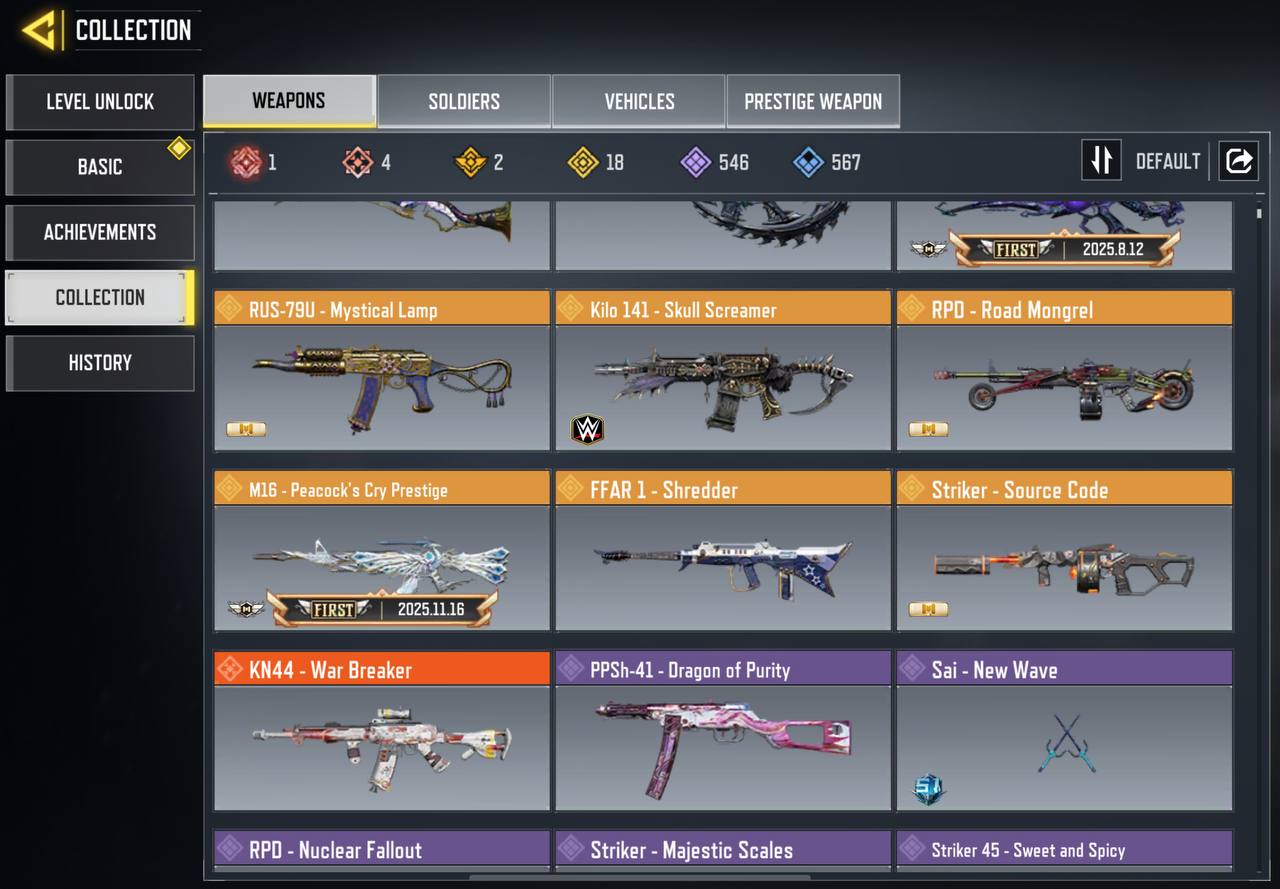1280x889 pixels.
Task: Show the History section
Action: [100, 363]
